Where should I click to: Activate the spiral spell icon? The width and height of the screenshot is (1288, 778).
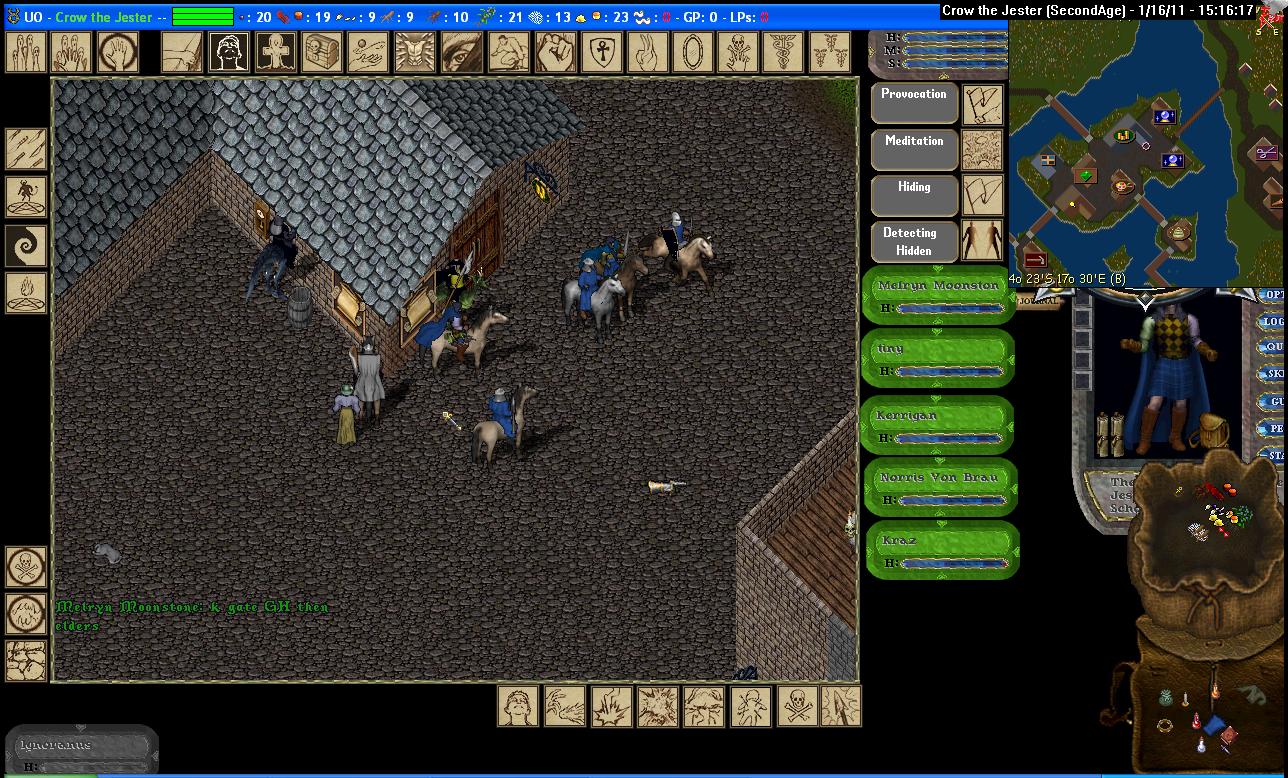(x=26, y=245)
